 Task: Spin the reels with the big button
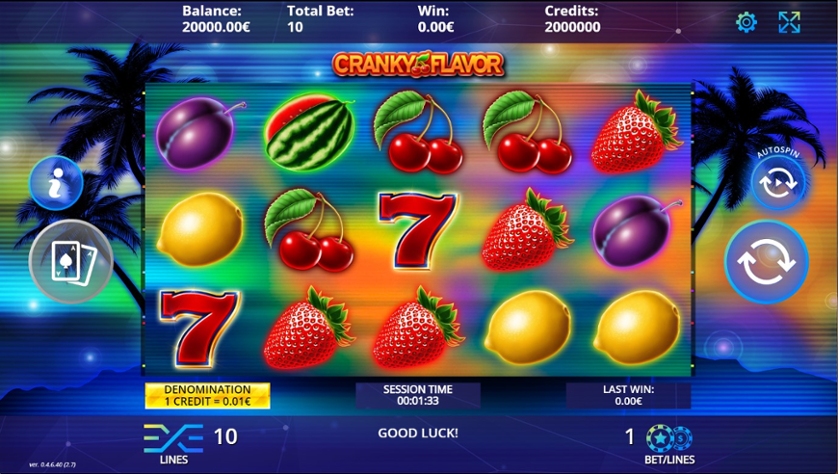click(766, 262)
